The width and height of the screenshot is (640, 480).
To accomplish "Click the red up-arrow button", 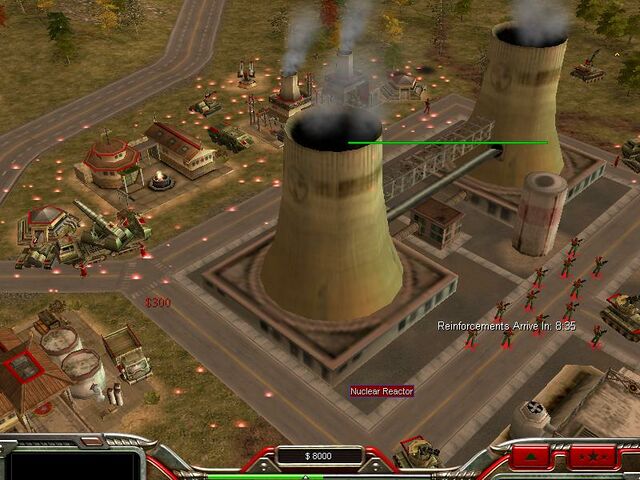I will [531, 458].
